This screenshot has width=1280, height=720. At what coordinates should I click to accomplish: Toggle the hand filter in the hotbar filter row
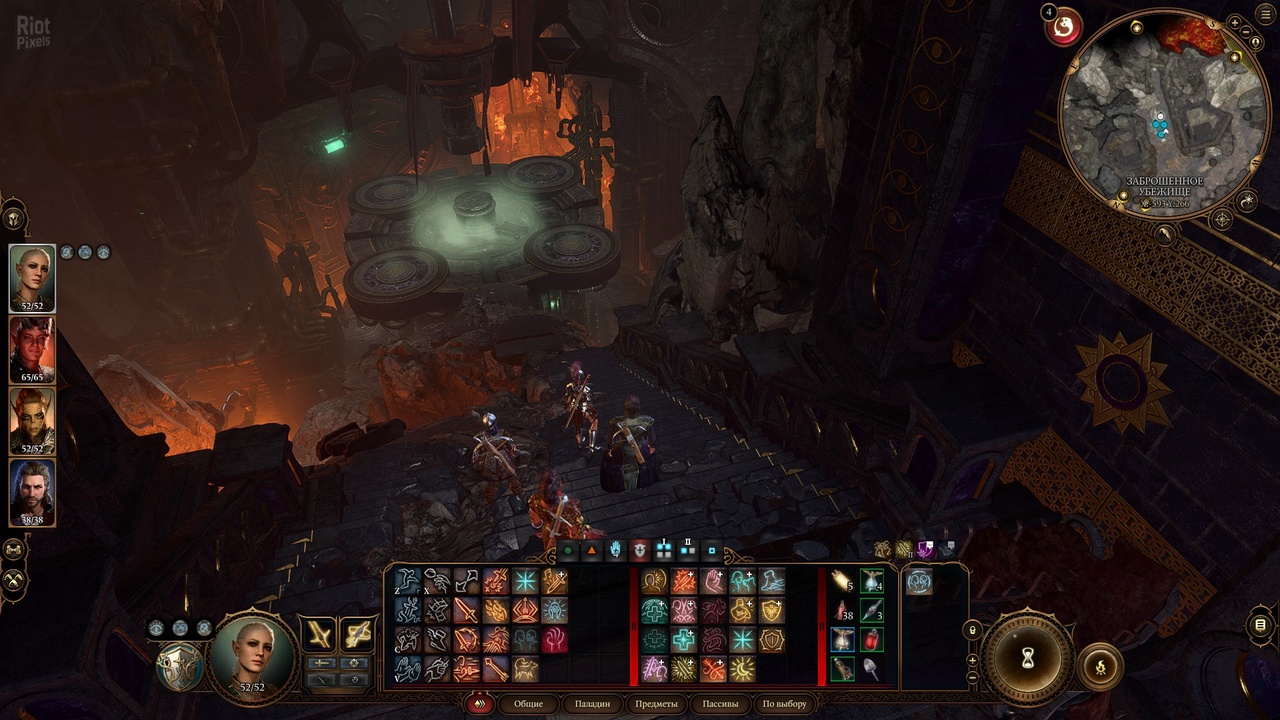coord(614,550)
